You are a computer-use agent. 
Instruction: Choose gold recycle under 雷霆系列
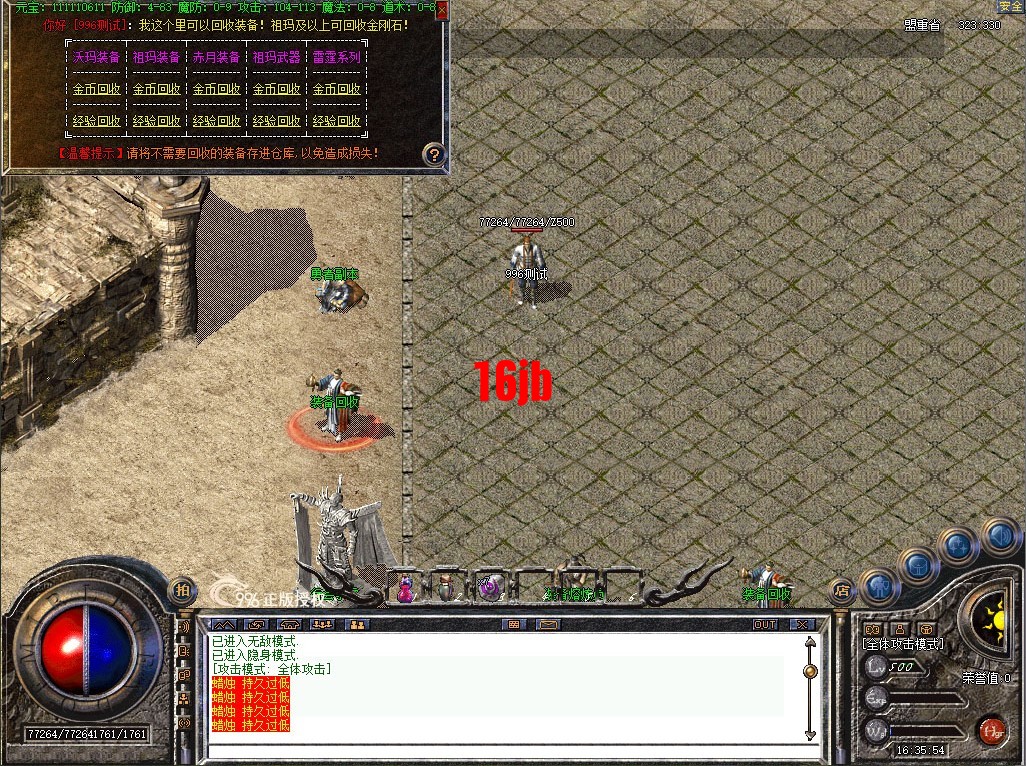337,89
